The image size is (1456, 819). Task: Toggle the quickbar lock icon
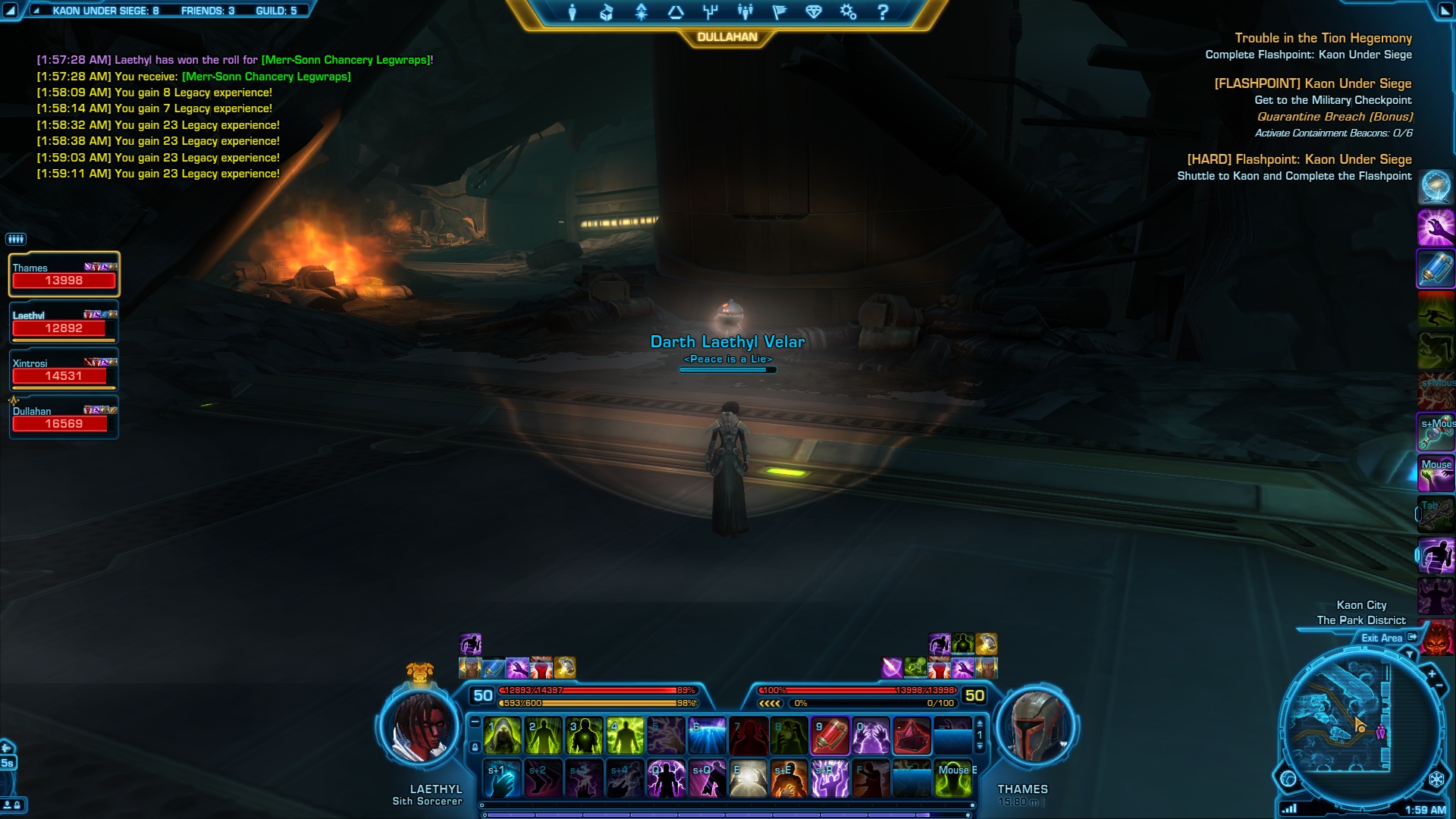pos(475,748)
